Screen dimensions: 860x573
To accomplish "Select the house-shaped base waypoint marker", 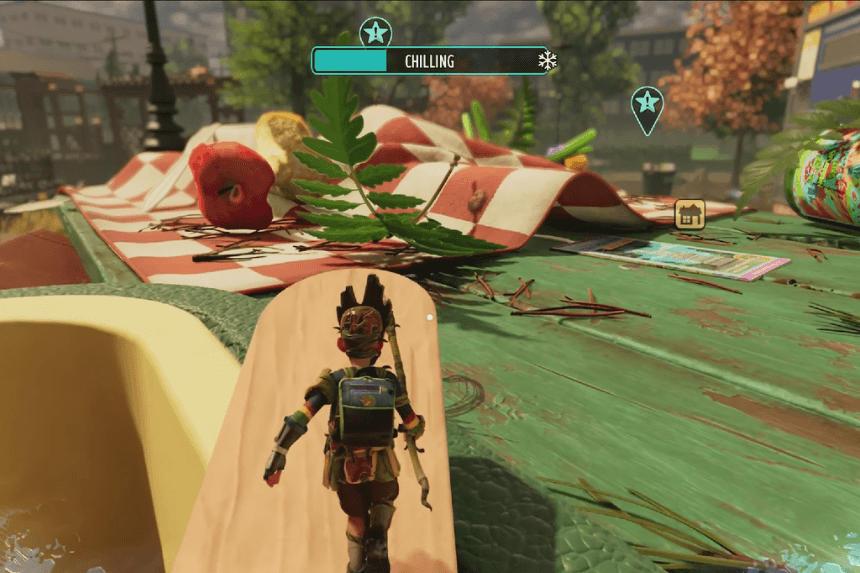I will (690, 213).
